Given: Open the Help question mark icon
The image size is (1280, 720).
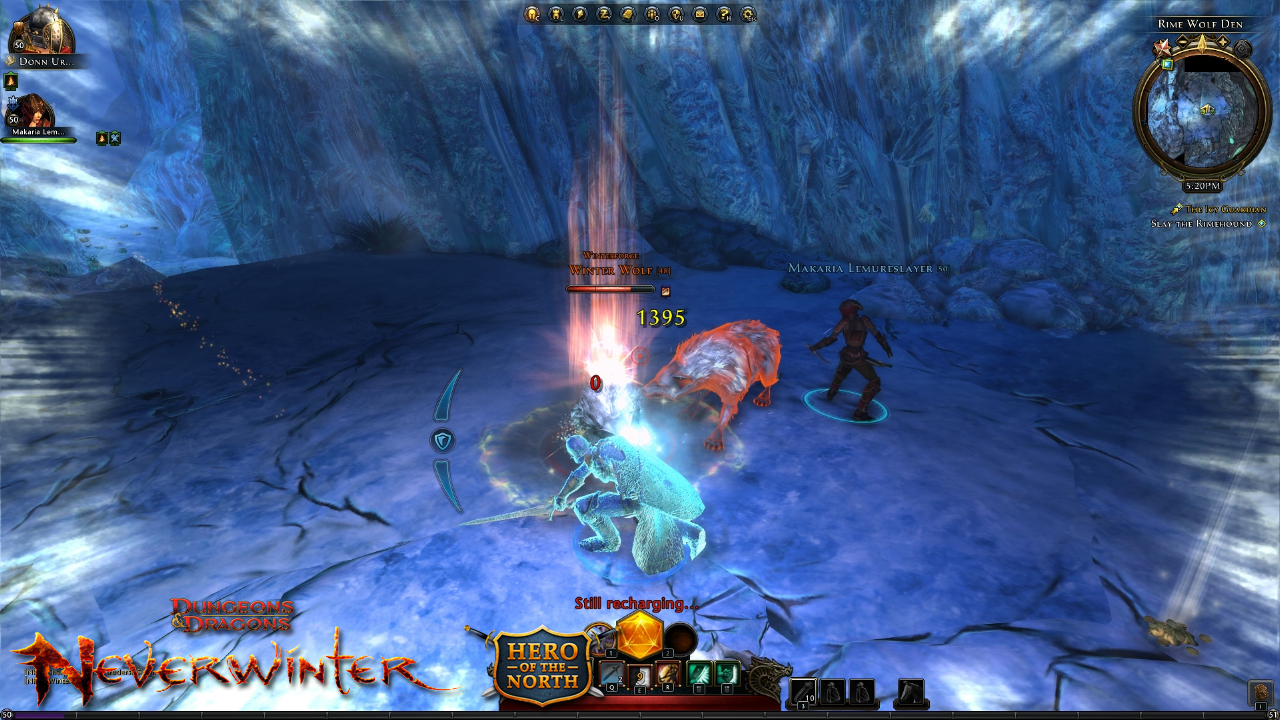Looking at the screenshot, I should pos(722,13).
